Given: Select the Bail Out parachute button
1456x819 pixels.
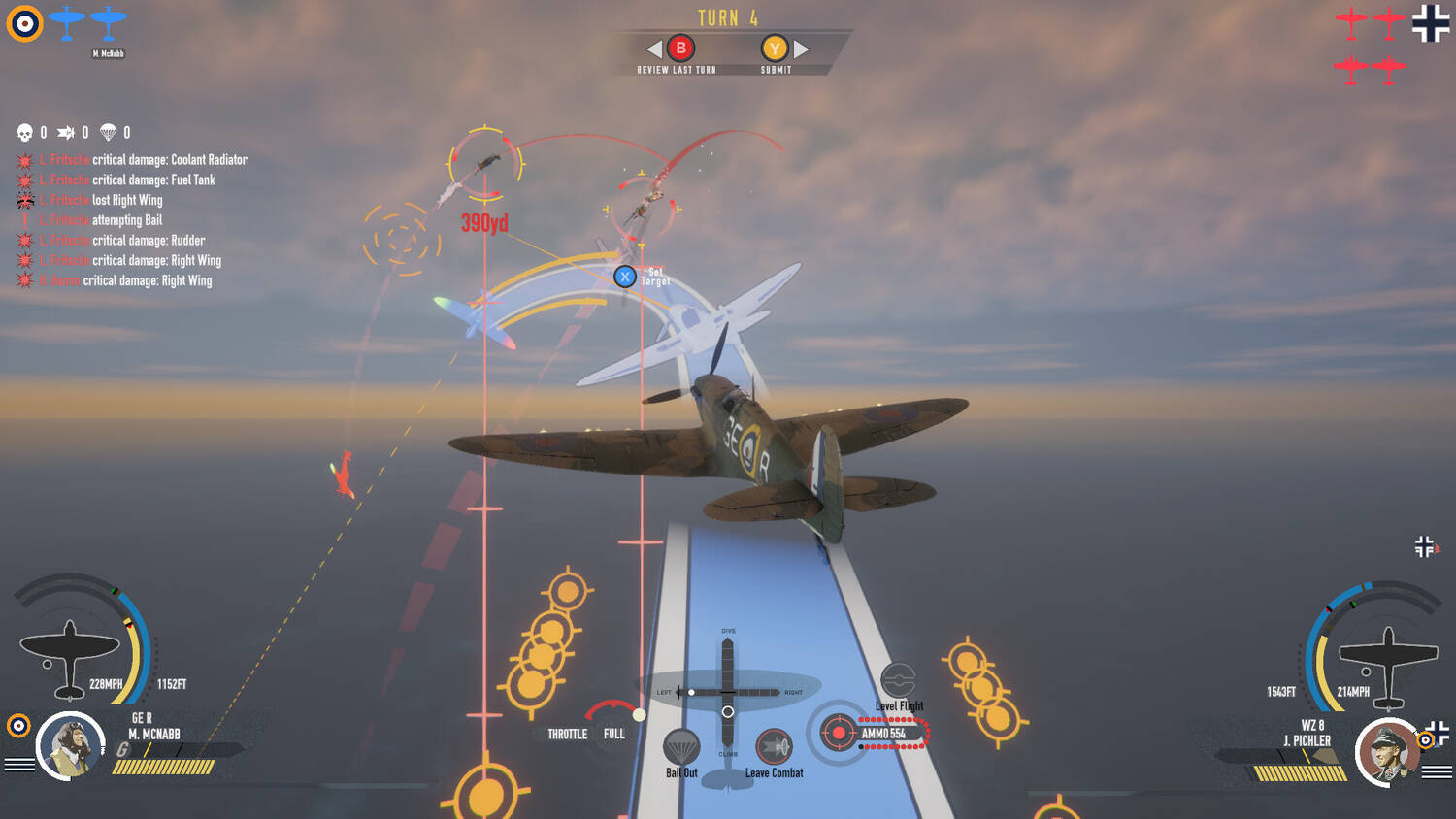Looking at the screenshot, I should click(681, 748).
